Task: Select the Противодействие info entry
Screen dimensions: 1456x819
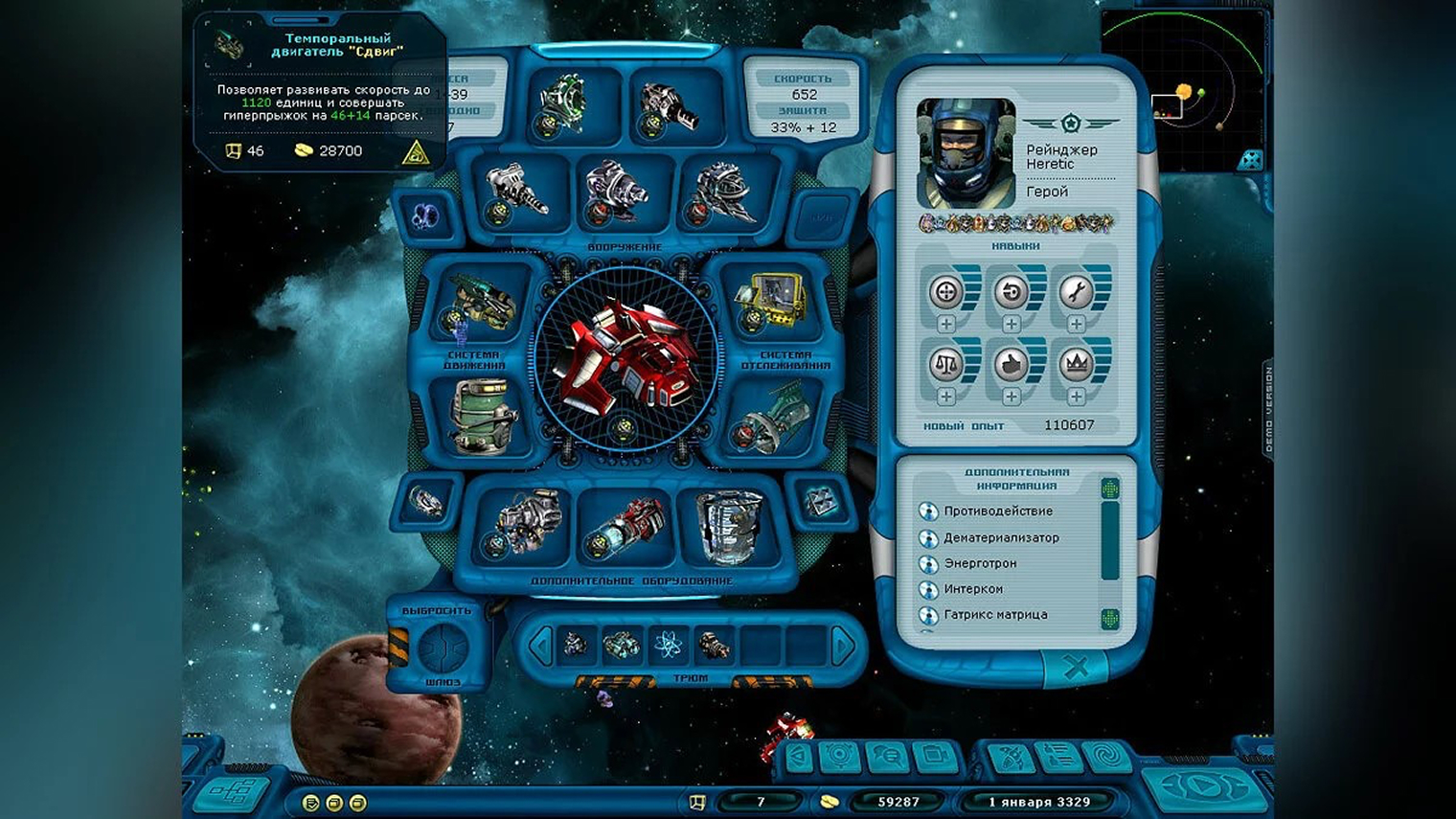Action: (x=997, y=512)
